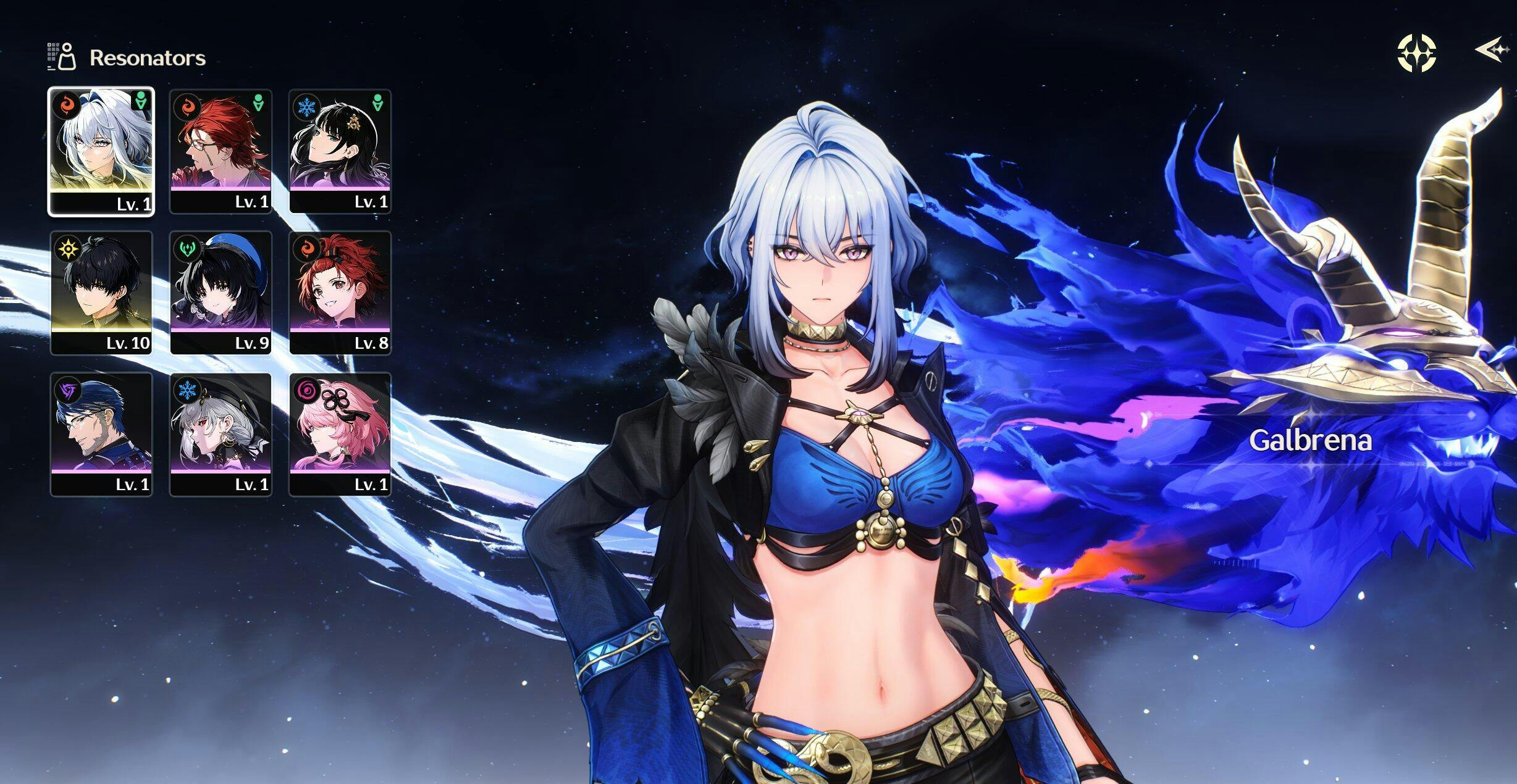
Task: Open the Resonators list icon
Action: click(62, 57)
